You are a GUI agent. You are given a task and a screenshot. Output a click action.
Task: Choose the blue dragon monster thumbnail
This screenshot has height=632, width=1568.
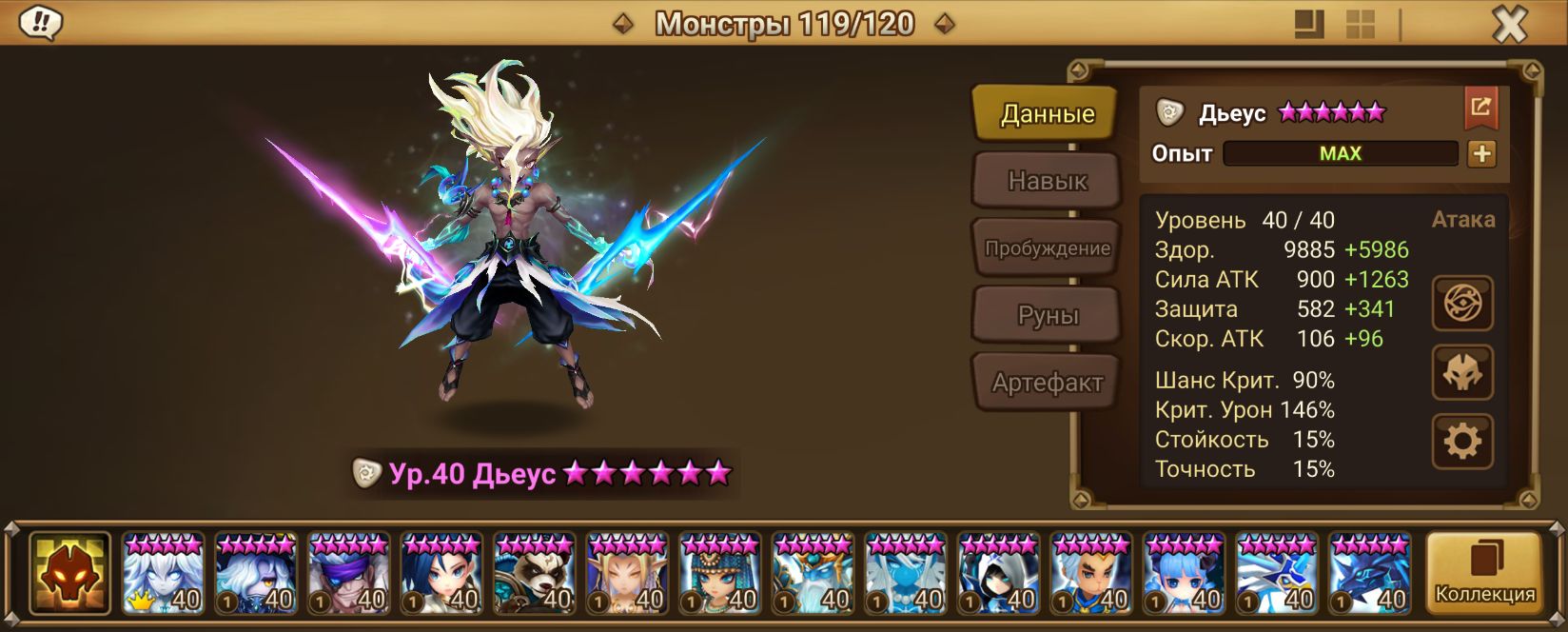point(1369,573)
